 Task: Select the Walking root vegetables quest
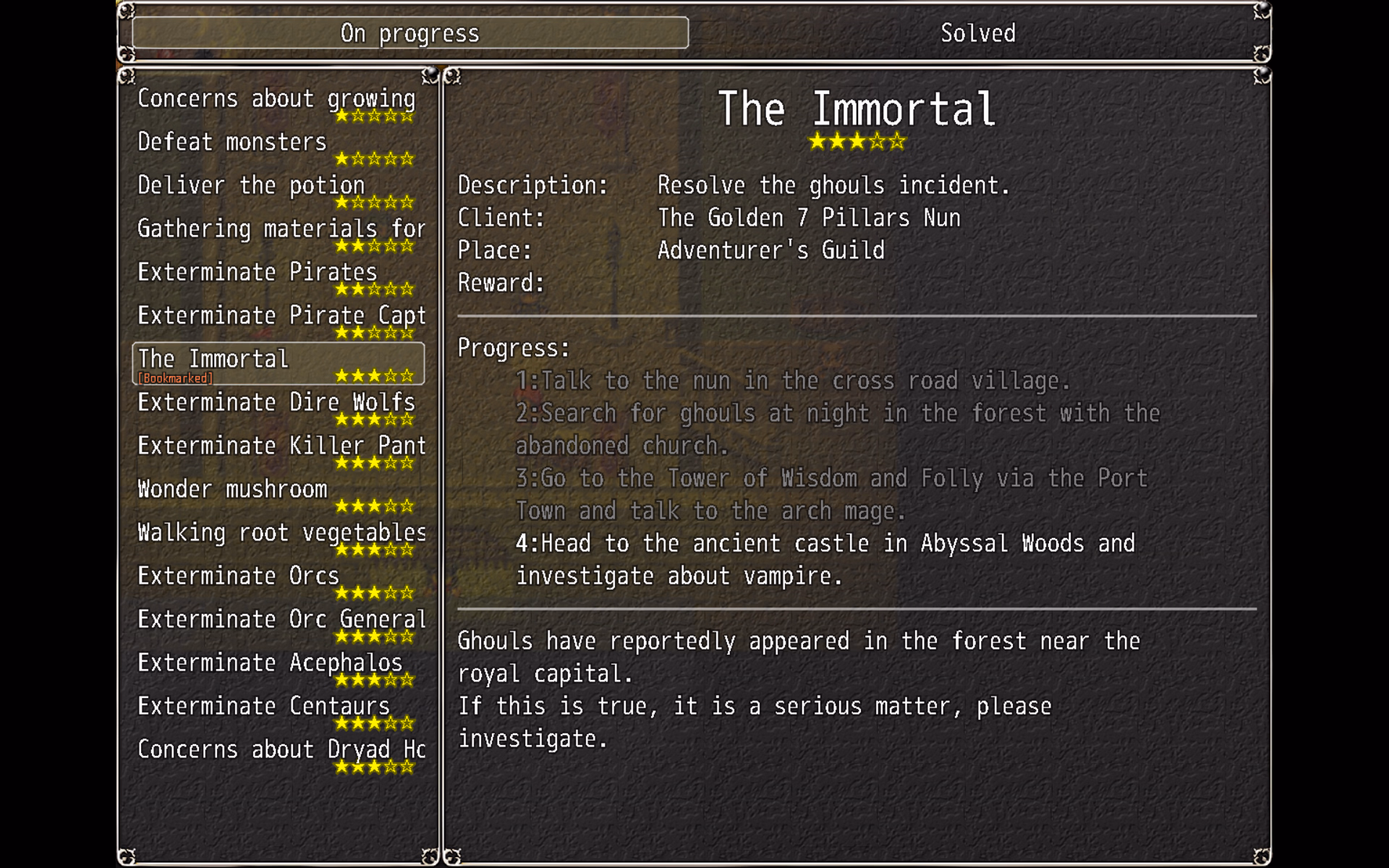pyautogui.click(x=277, y=537)
